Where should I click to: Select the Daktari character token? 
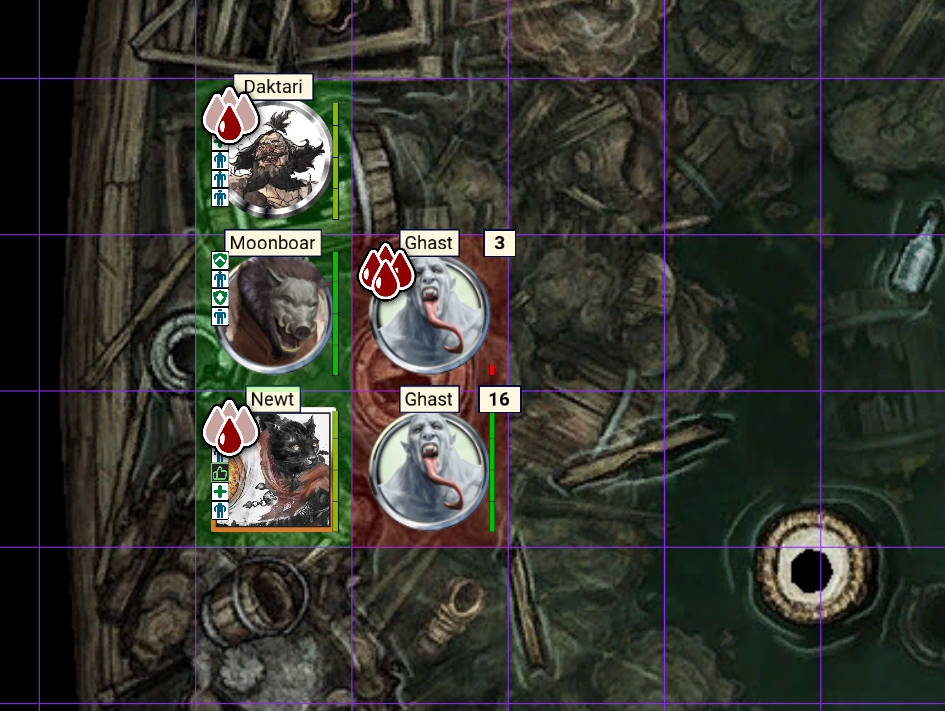pyautogui.click(x=284, y=160)
